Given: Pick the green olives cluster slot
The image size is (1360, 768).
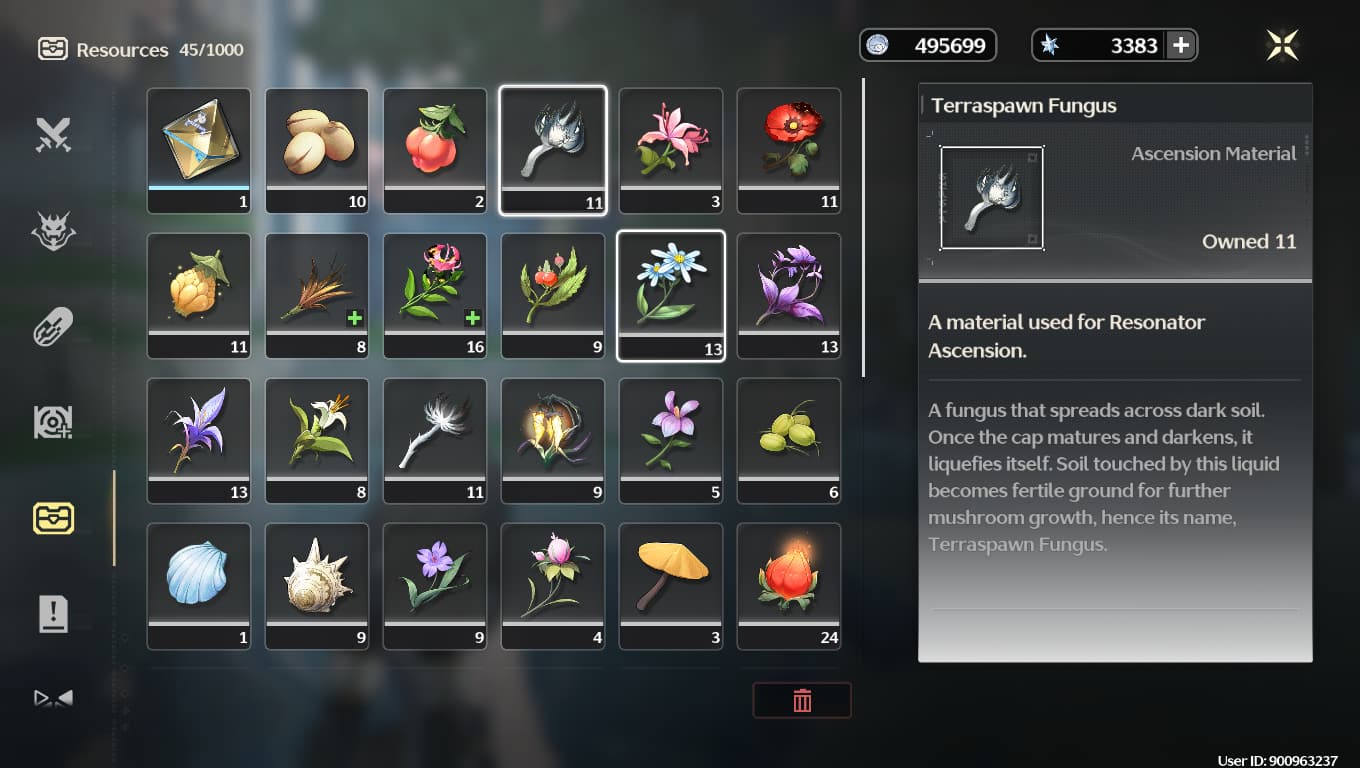Looking at the screenshot, I should (x=789, y=440).
